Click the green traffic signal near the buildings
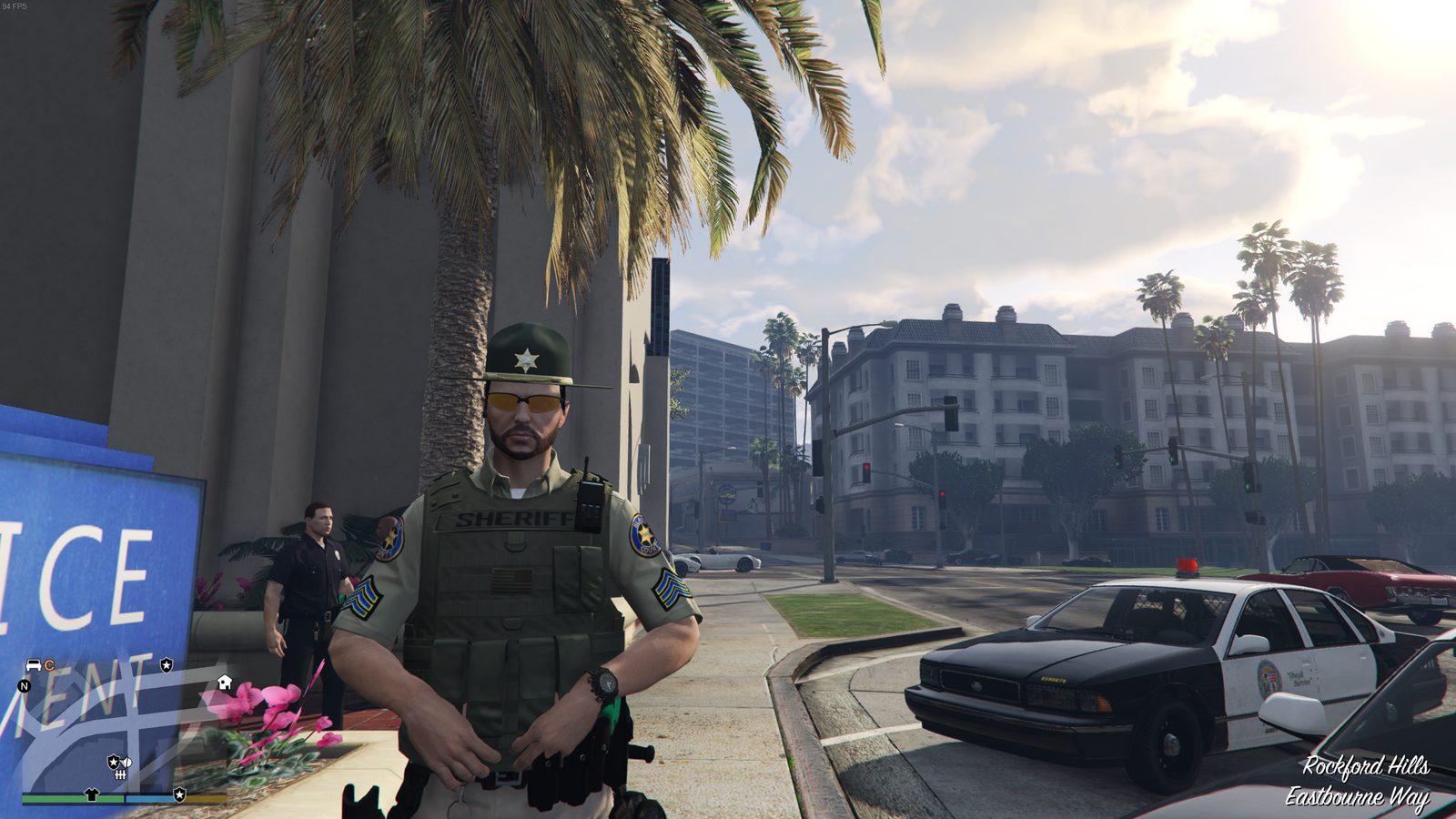 (1172, 460)
